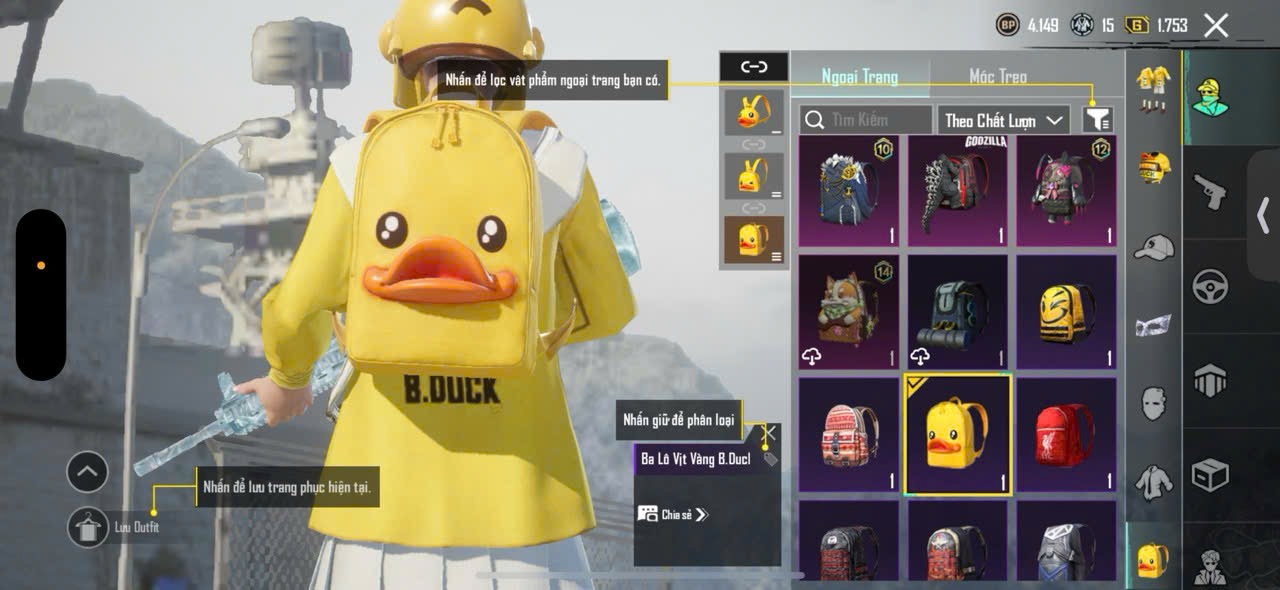Open the jacket clothing category

(1154, 482)
